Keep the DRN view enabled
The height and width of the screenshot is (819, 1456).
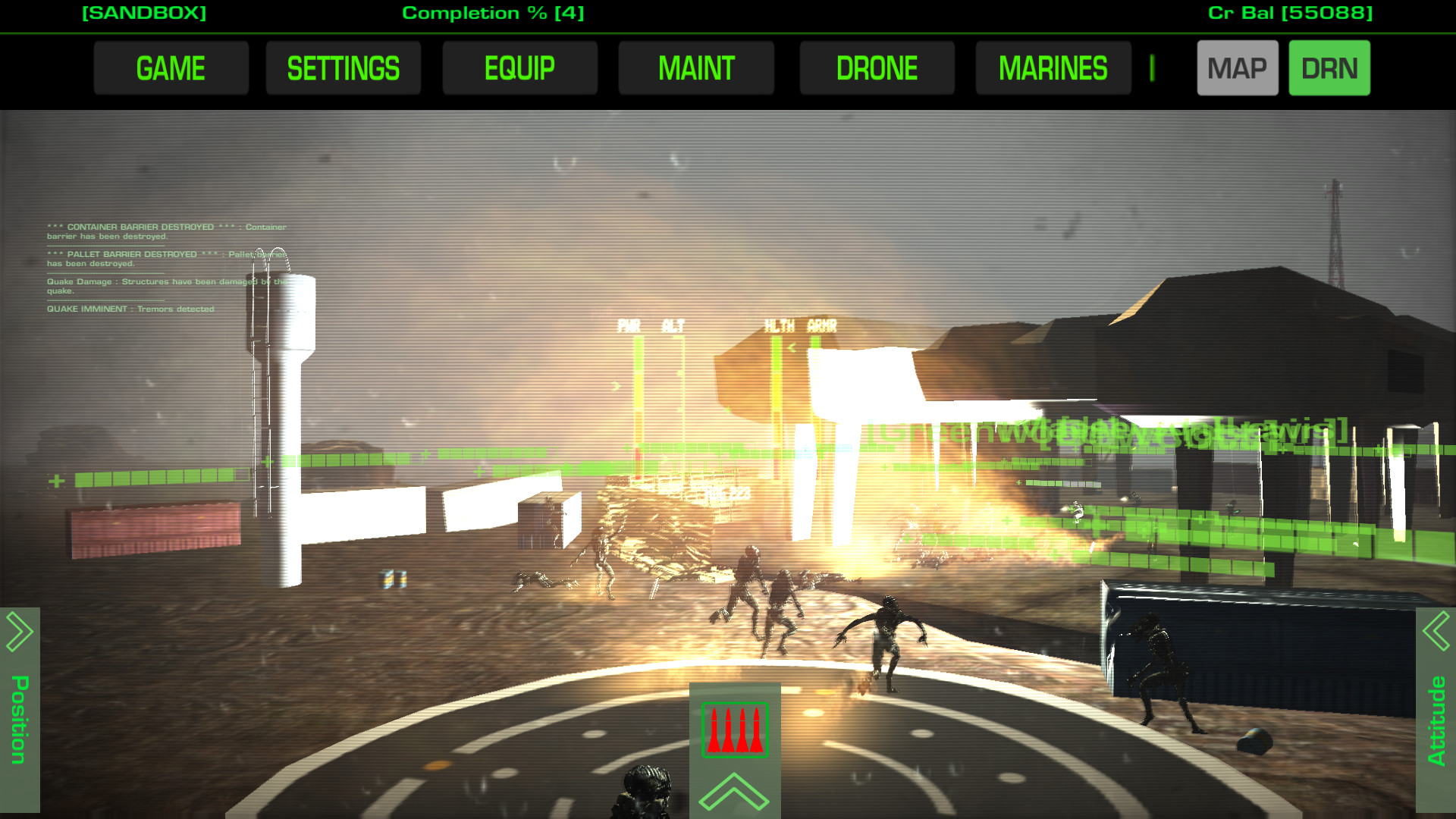pyautogui.click(x=1329, y=67)
